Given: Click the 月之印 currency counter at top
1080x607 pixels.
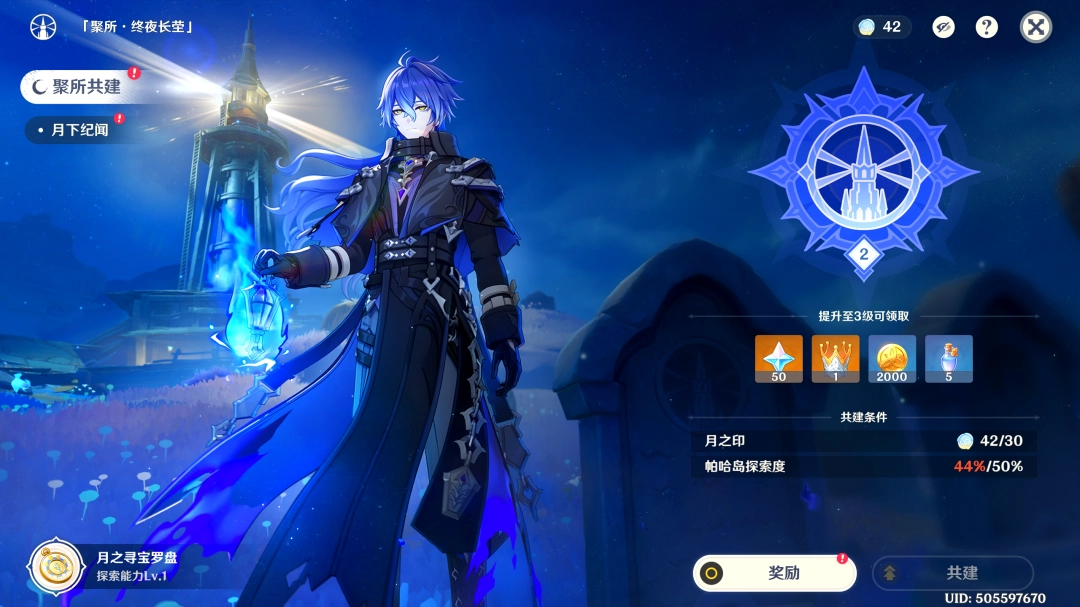Looking at the screenshot, I should point(881,27).
